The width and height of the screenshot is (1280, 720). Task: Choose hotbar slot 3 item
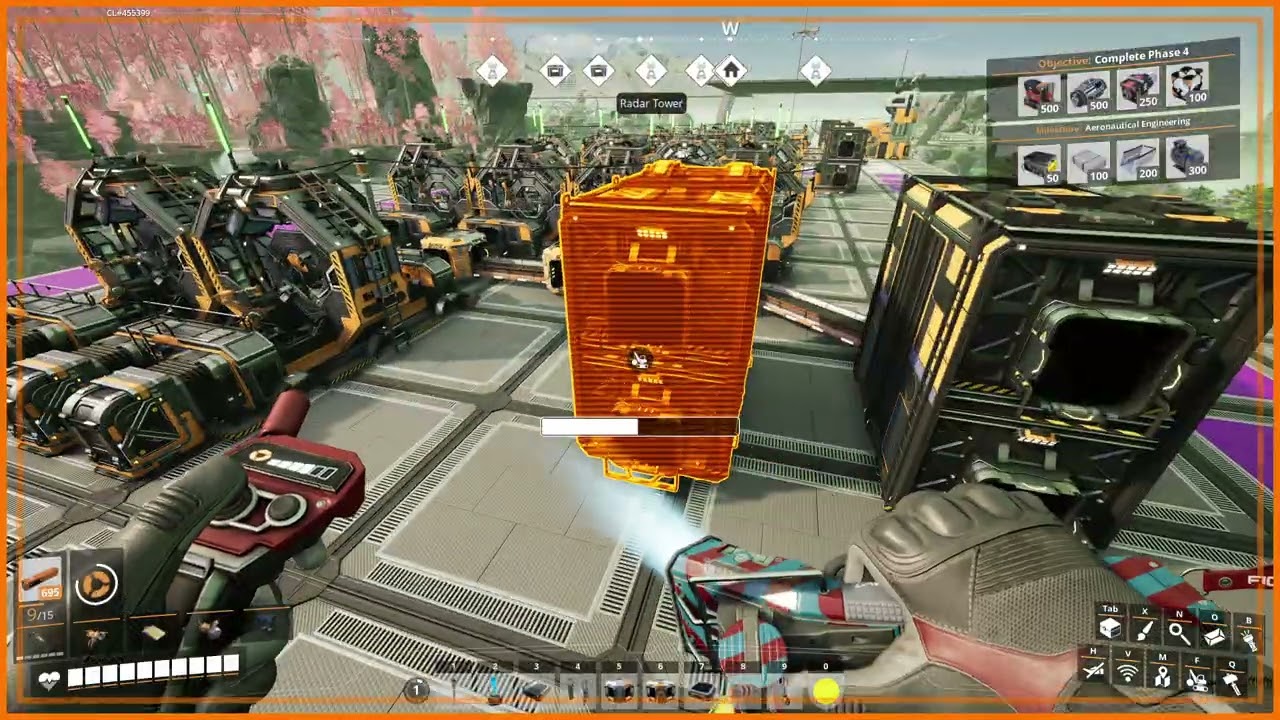[536, 690]
